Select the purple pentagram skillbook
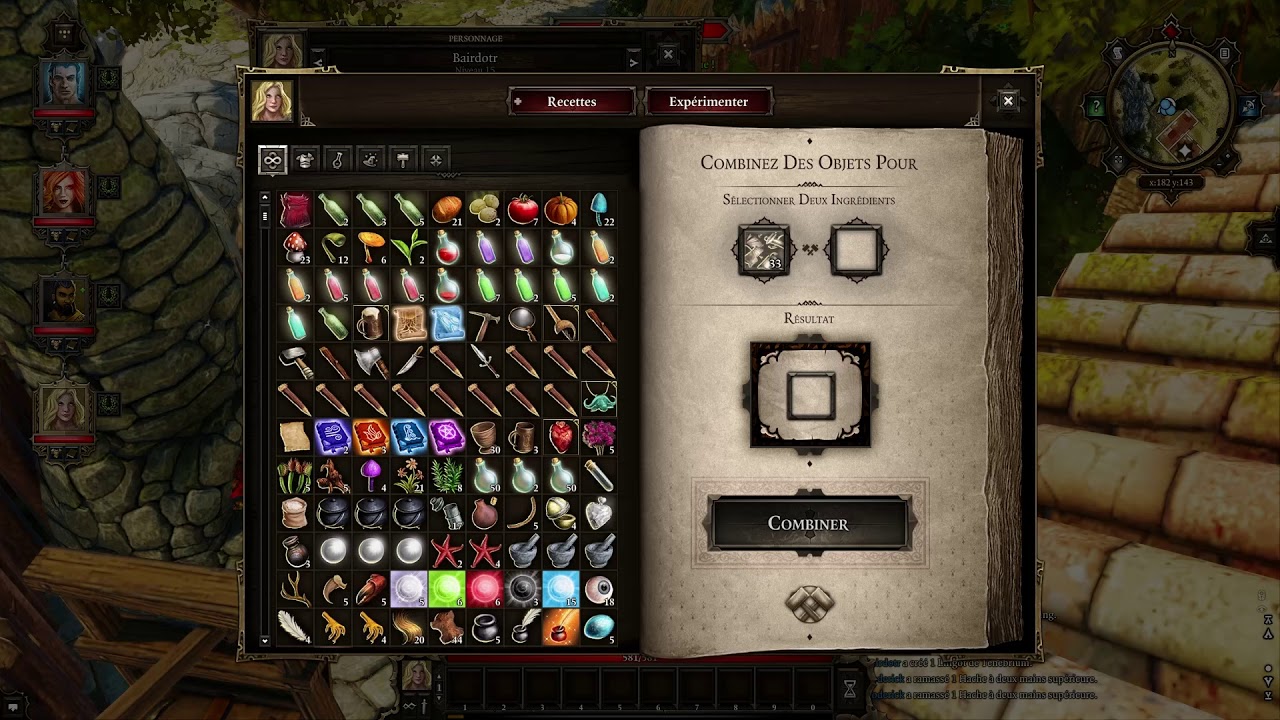The width and height of the screenshot is (1280, 720). point(447,437)
